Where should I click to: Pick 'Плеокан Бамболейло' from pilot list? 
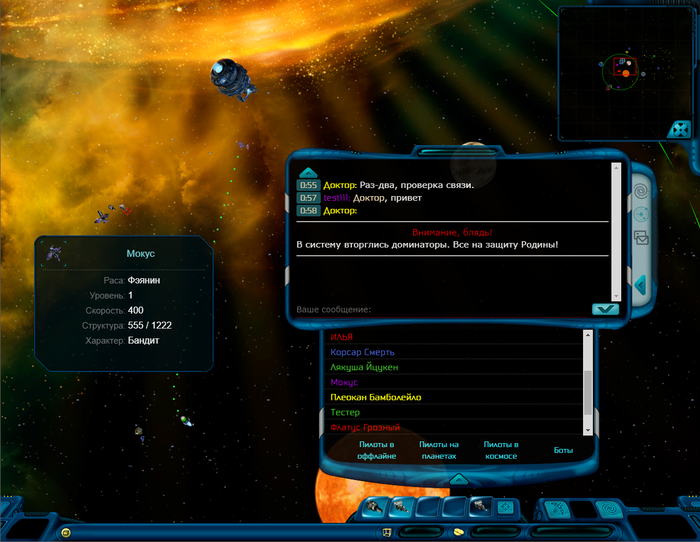(376, 397)
